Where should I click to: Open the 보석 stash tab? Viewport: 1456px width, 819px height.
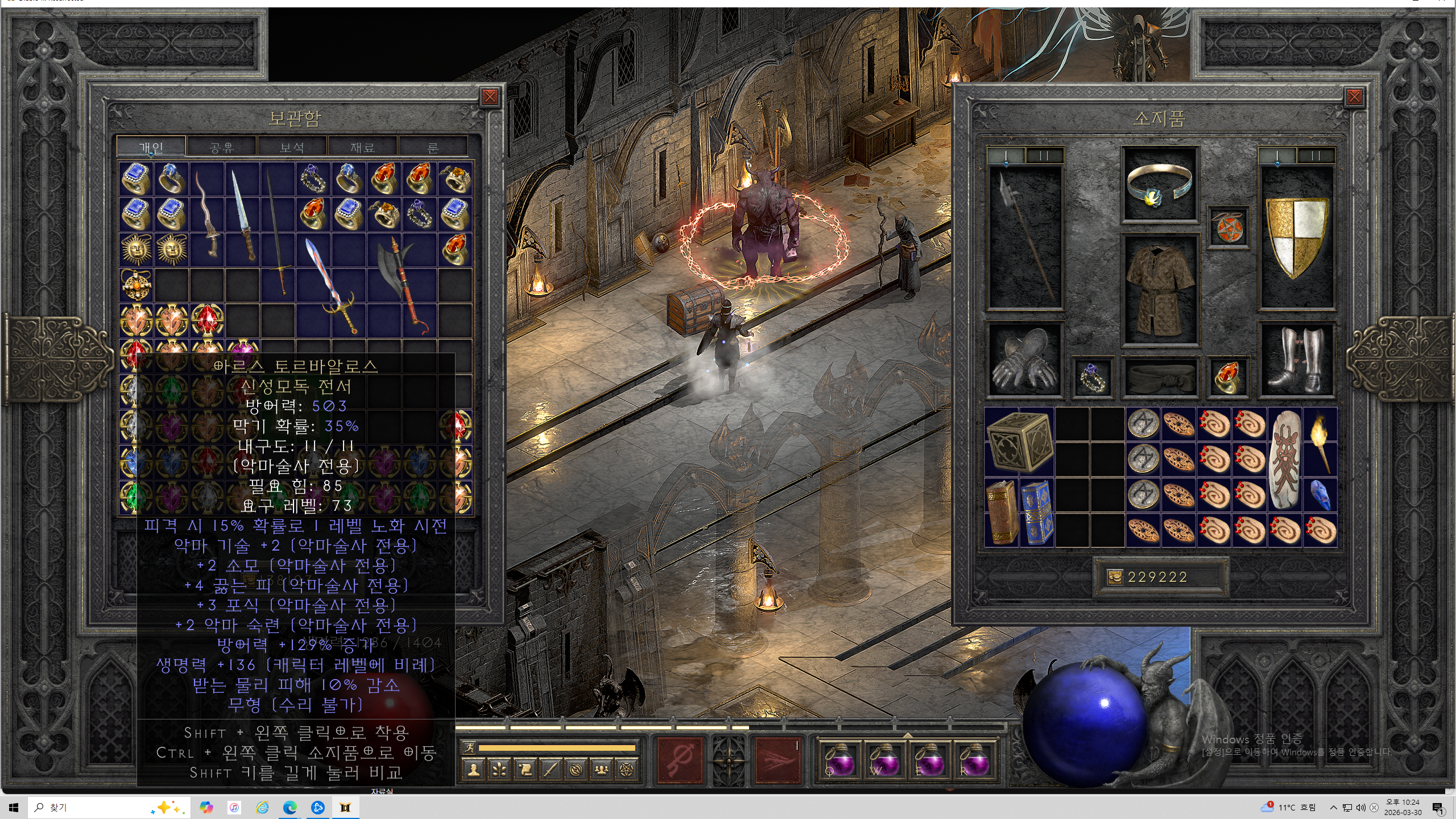coord(292,147)
